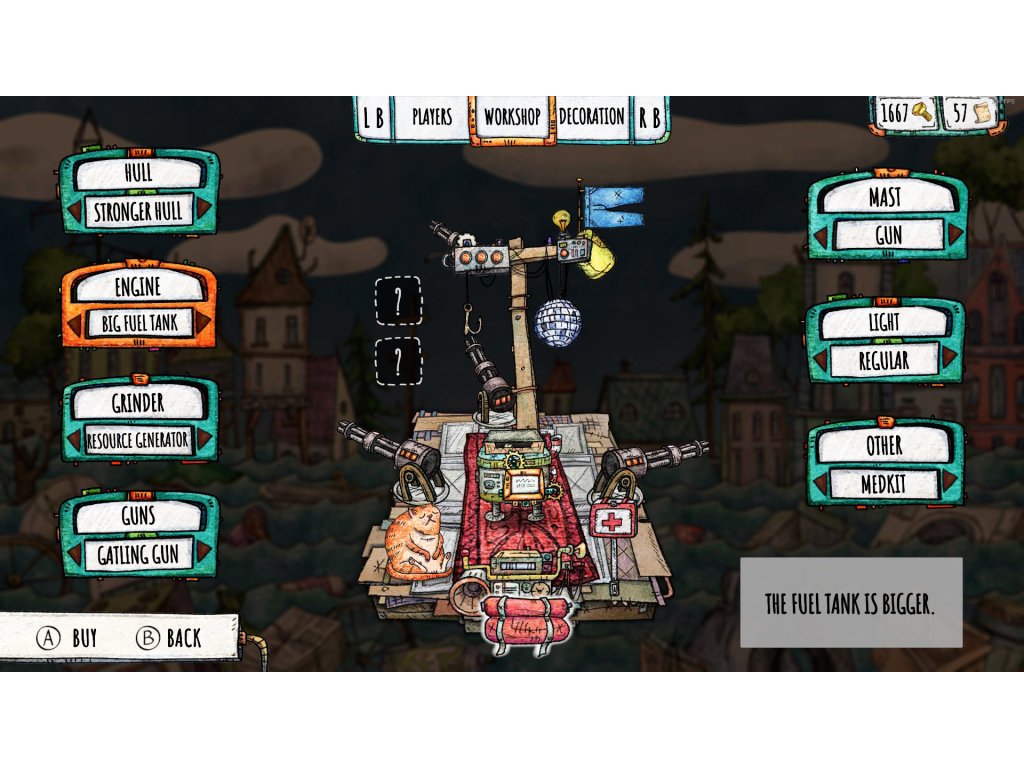The width and height of the screenshot is (1024, 768).
Task: Click the right arrow next to Gatling Gun
Action: pos(205,553)
